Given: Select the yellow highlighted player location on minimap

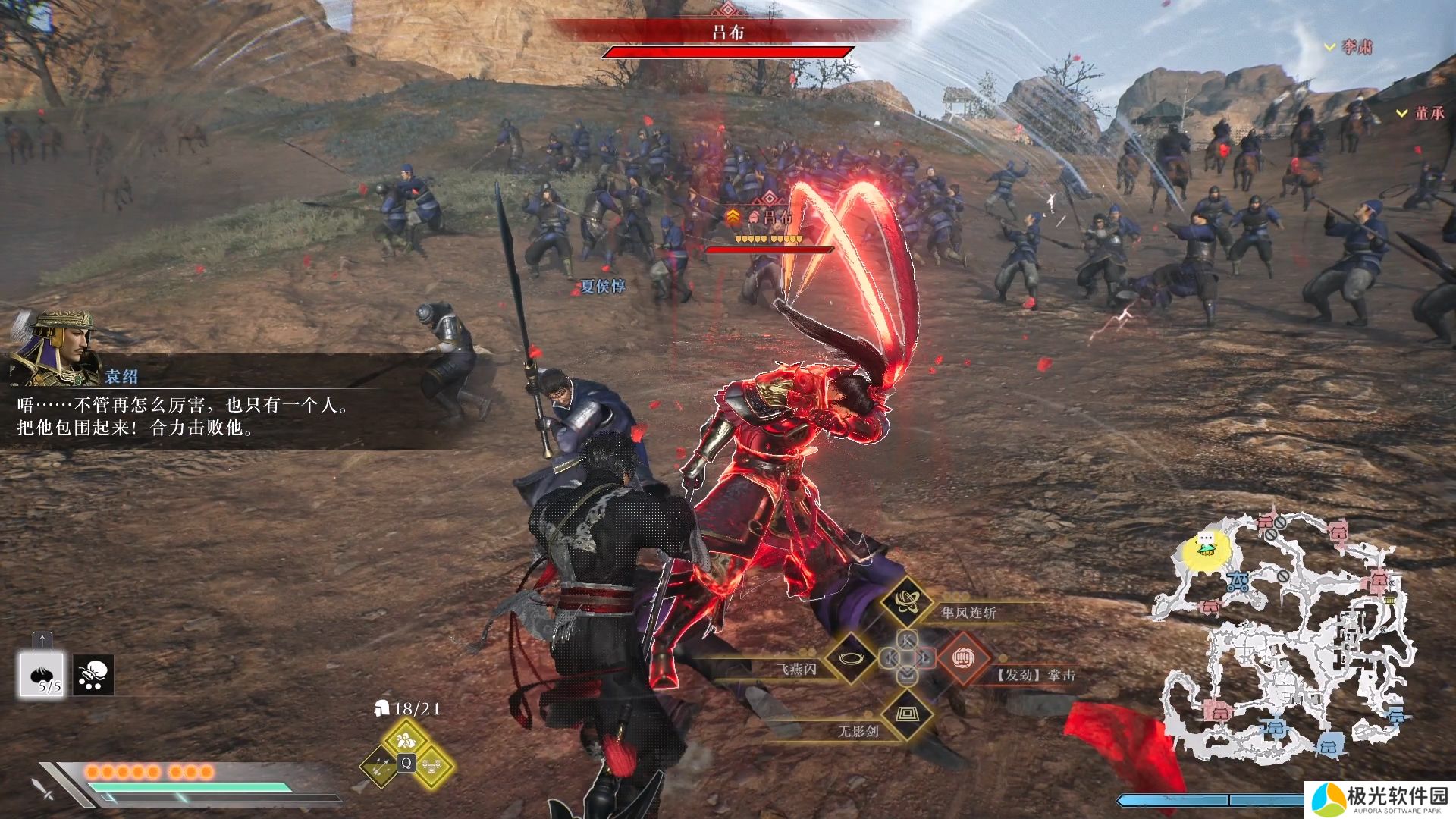Looking at the screenshot, I should click(x=1204, y=546).
